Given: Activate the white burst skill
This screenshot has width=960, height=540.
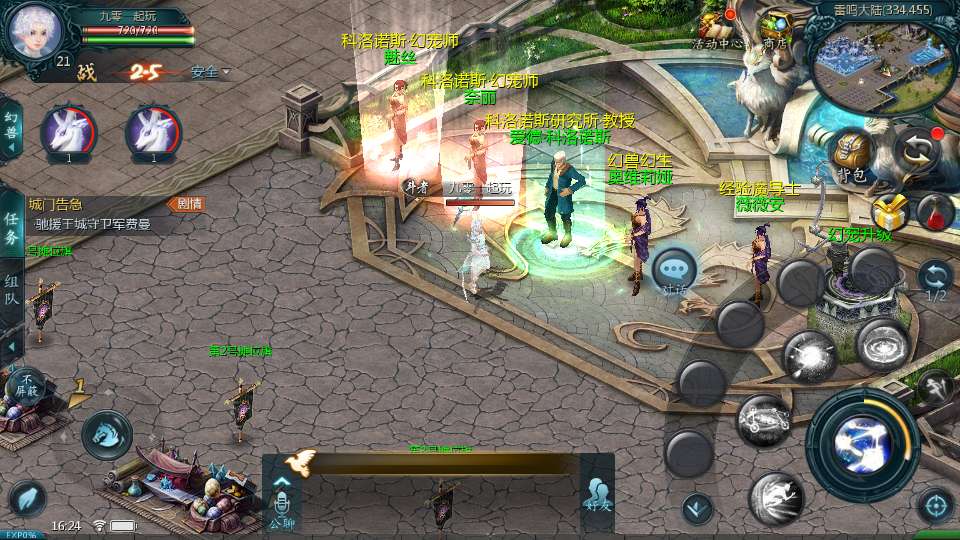Looking at the screenshot, I should coord(809,356).
